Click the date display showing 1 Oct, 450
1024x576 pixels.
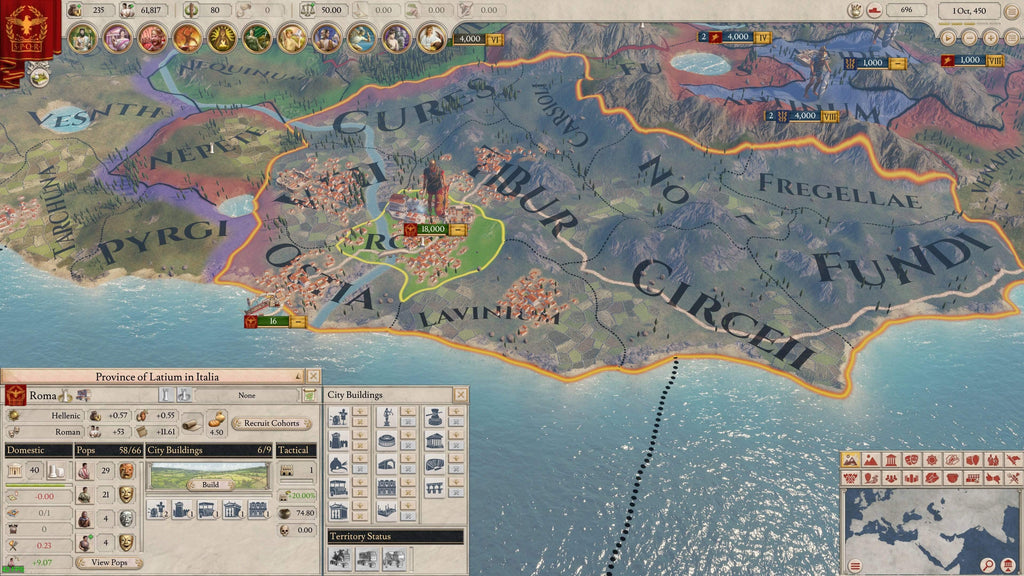coord(968,10)
